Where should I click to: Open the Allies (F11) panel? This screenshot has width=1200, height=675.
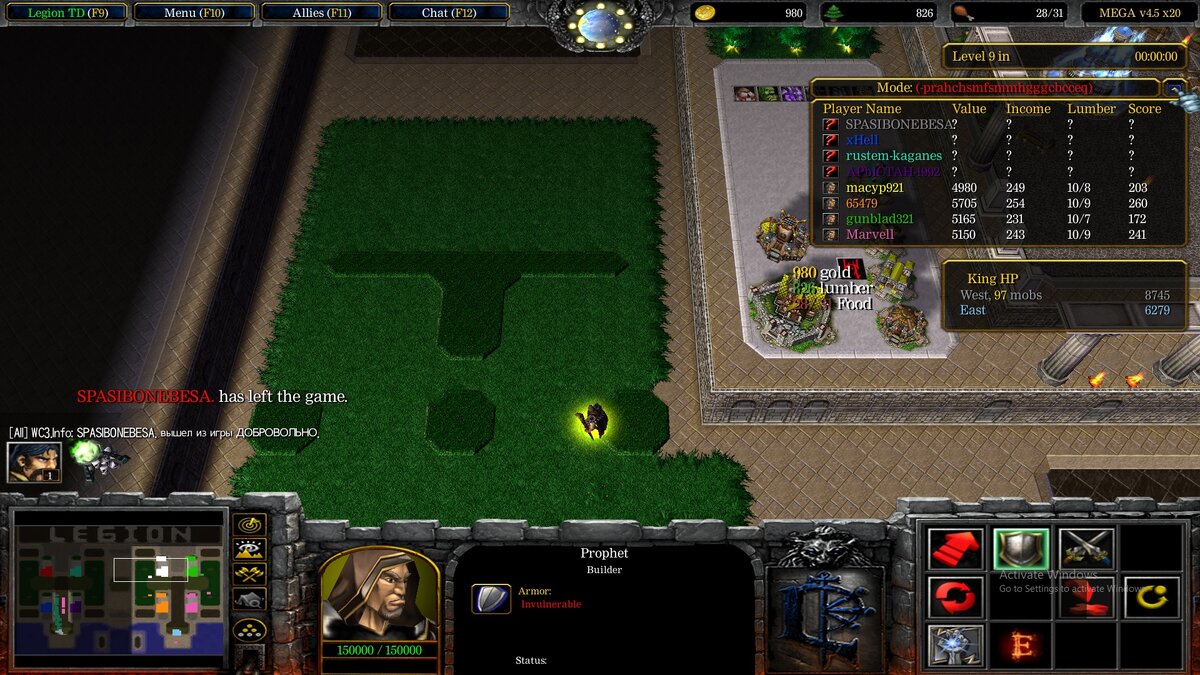coord(321,13)
